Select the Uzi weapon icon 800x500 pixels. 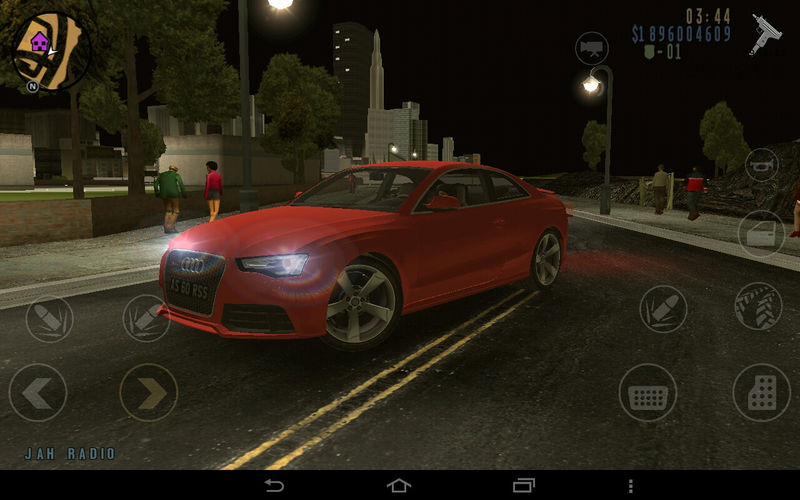pyautogui.click(x=767, y=33)
